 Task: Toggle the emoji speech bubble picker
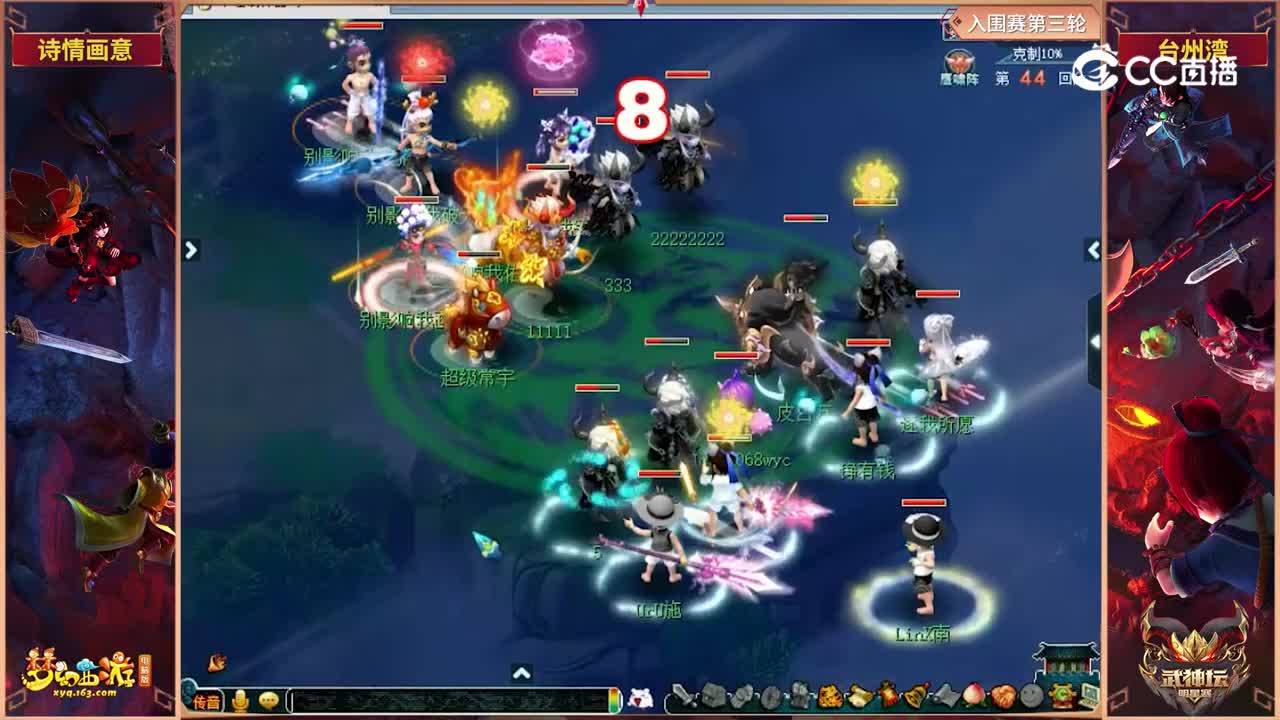pyautogui.click(x=268, y=697)
